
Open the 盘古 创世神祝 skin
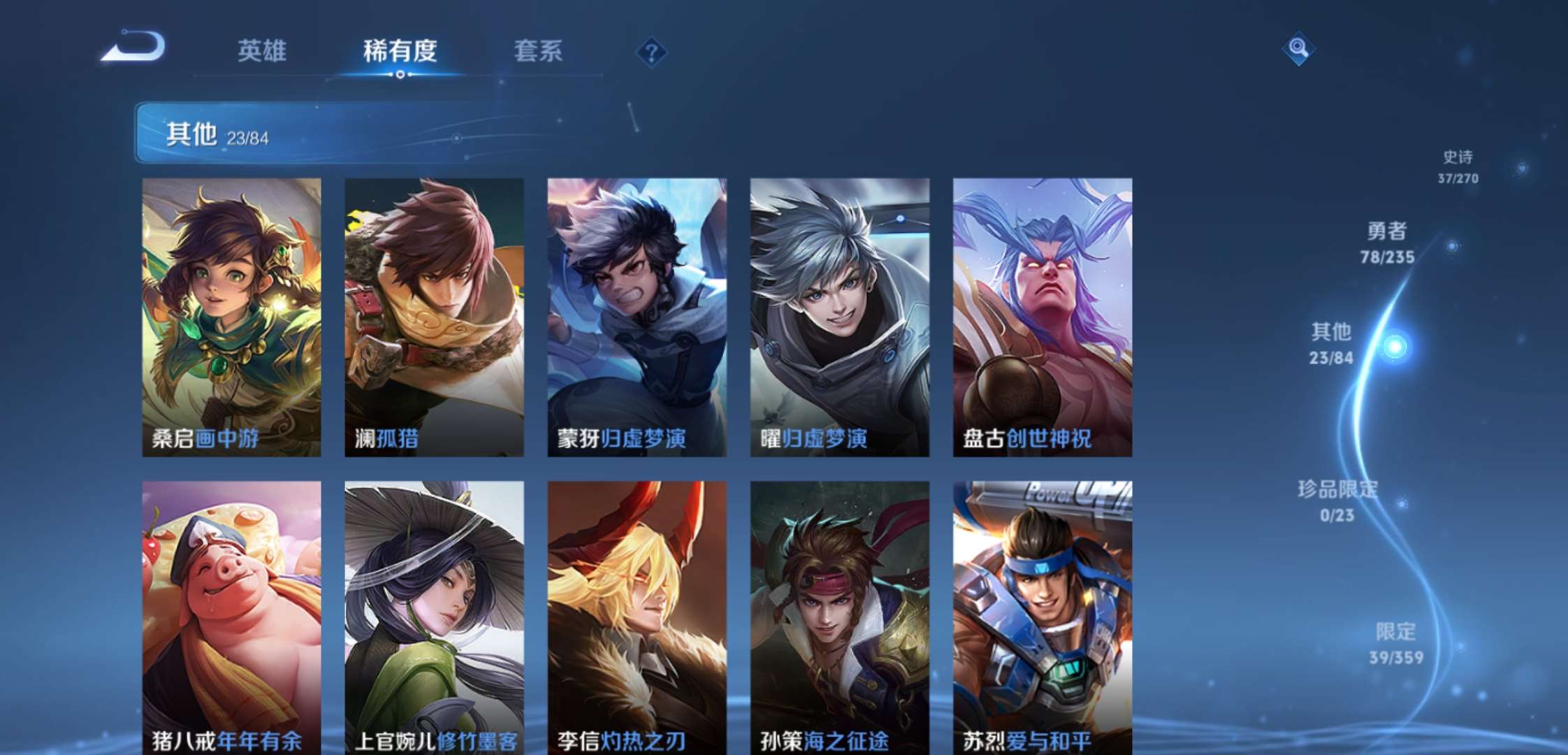click(x=1041, y=315)
